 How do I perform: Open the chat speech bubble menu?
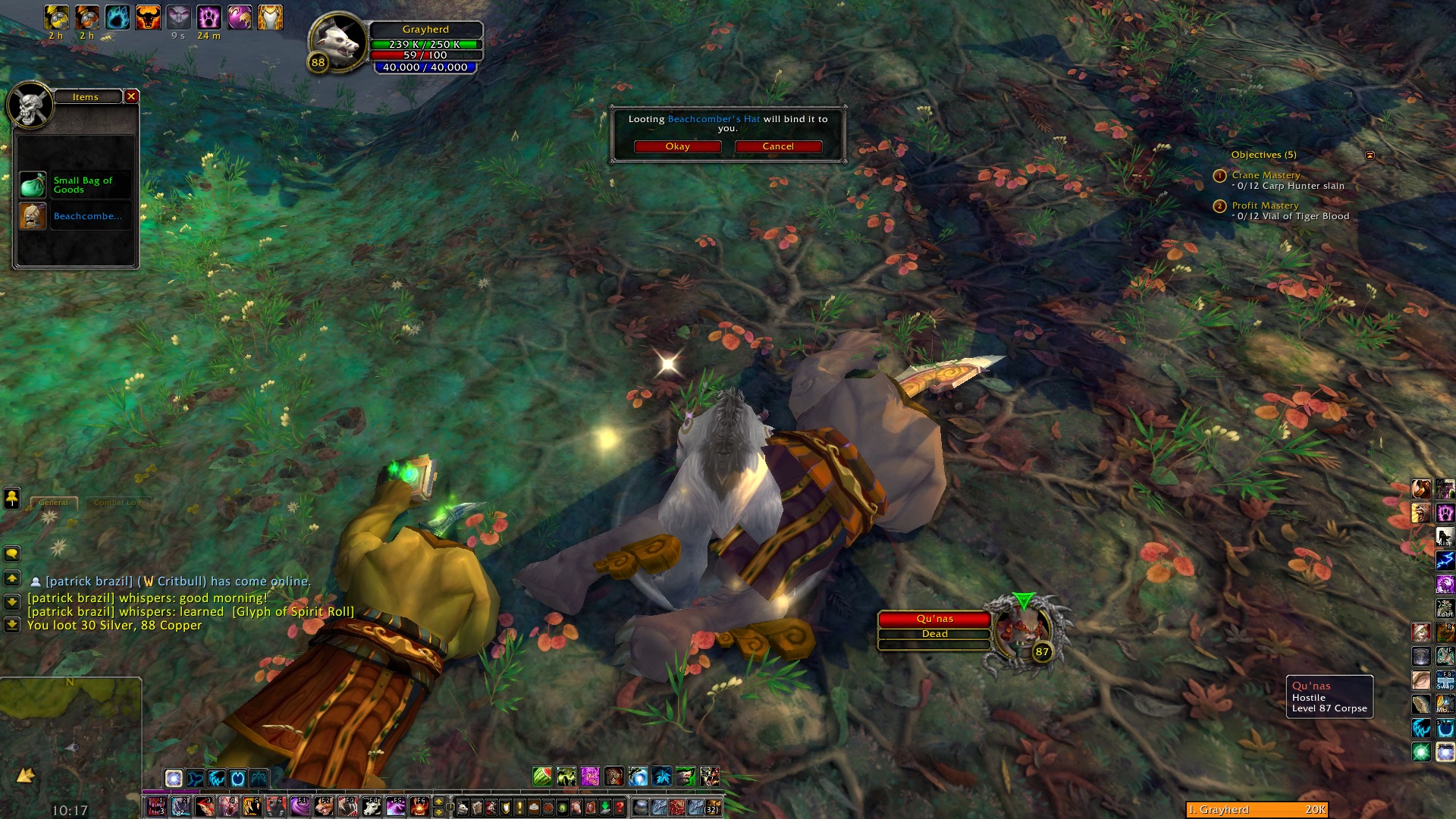coord(12,554)
